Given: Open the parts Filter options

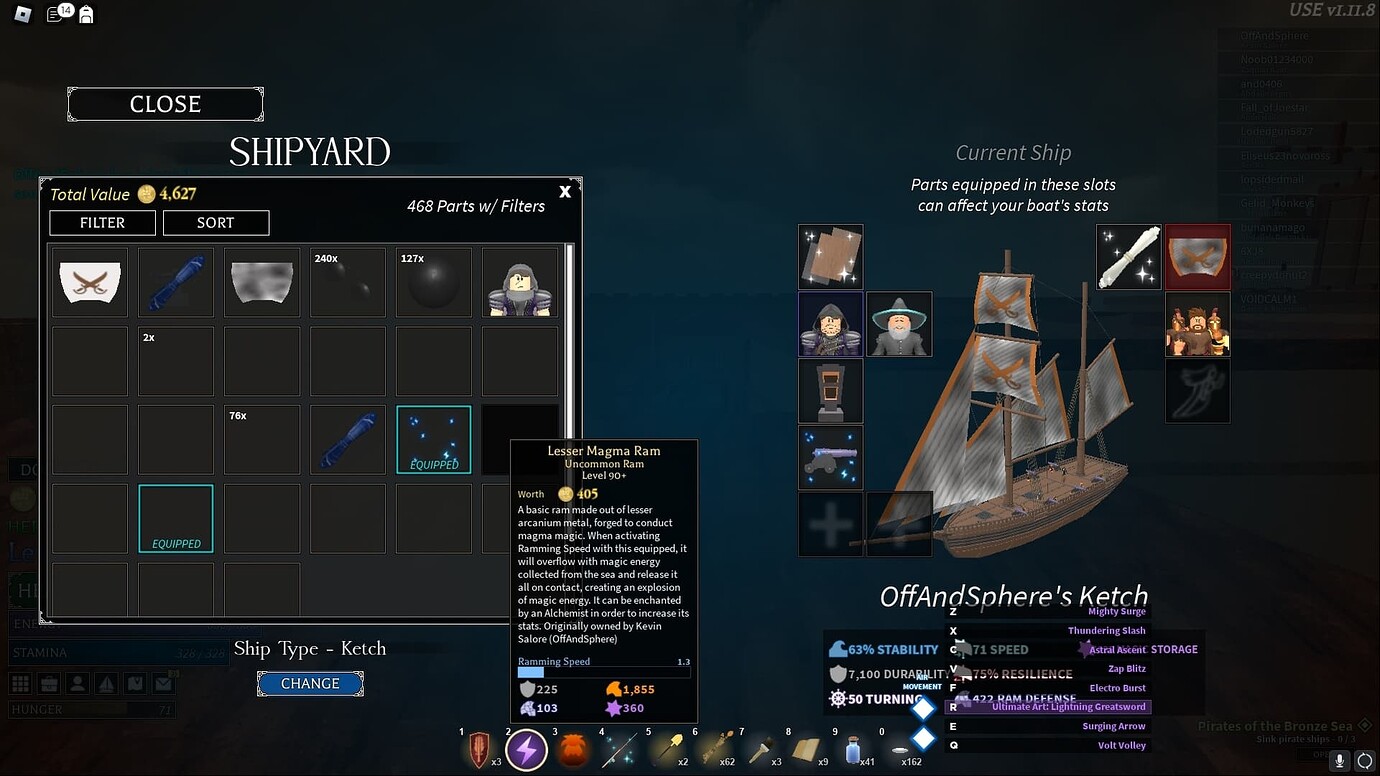Looking at the screenshot, I should (102, 222).
